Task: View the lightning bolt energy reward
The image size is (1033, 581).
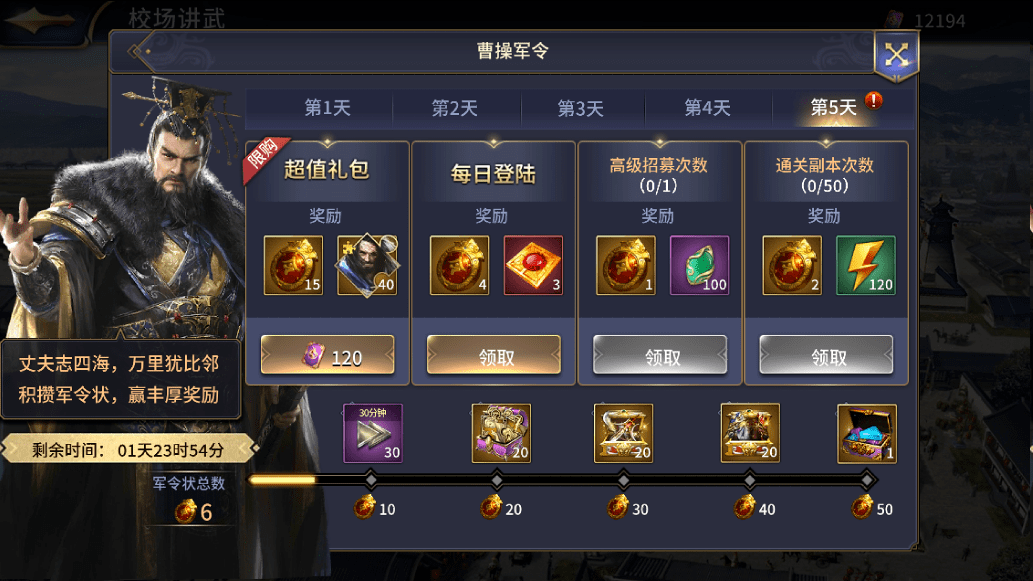Action: click(x=865, y=265)
